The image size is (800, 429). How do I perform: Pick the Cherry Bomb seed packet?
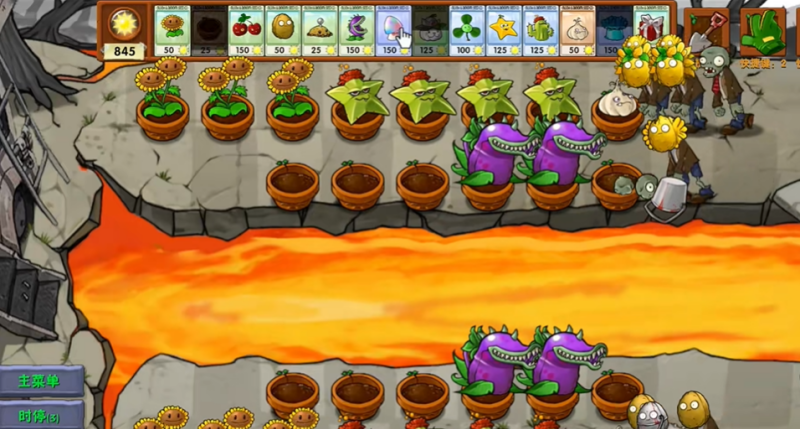[245, 30]
